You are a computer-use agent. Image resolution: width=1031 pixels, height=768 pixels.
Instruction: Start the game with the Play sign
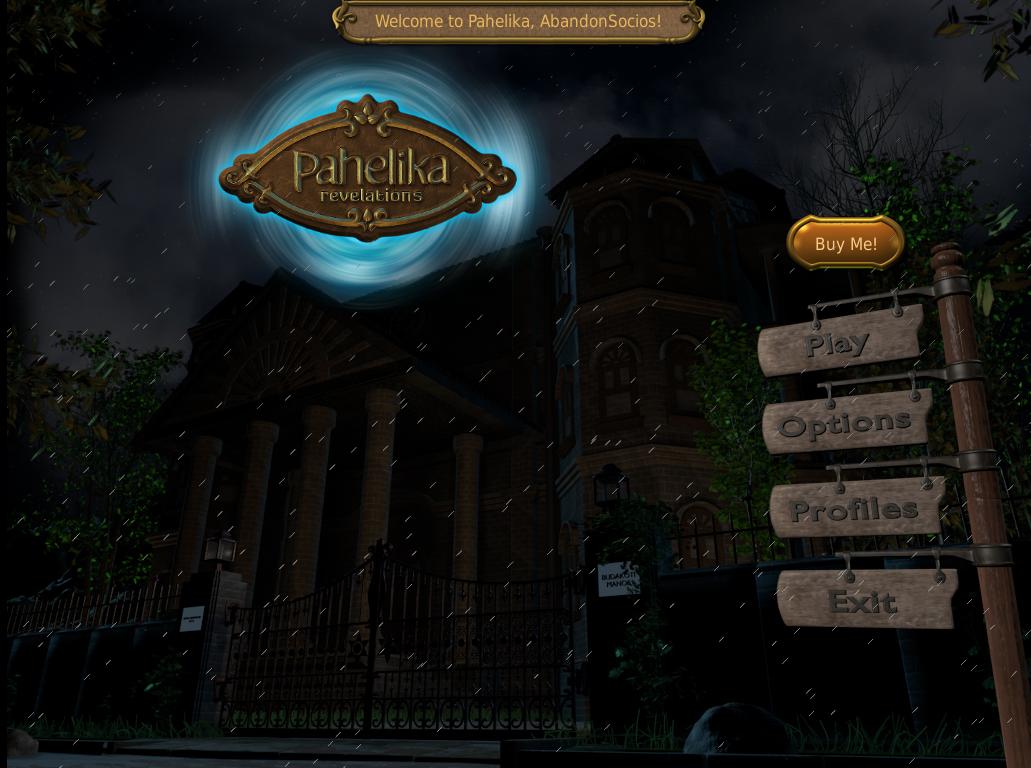tap(839, 342)
